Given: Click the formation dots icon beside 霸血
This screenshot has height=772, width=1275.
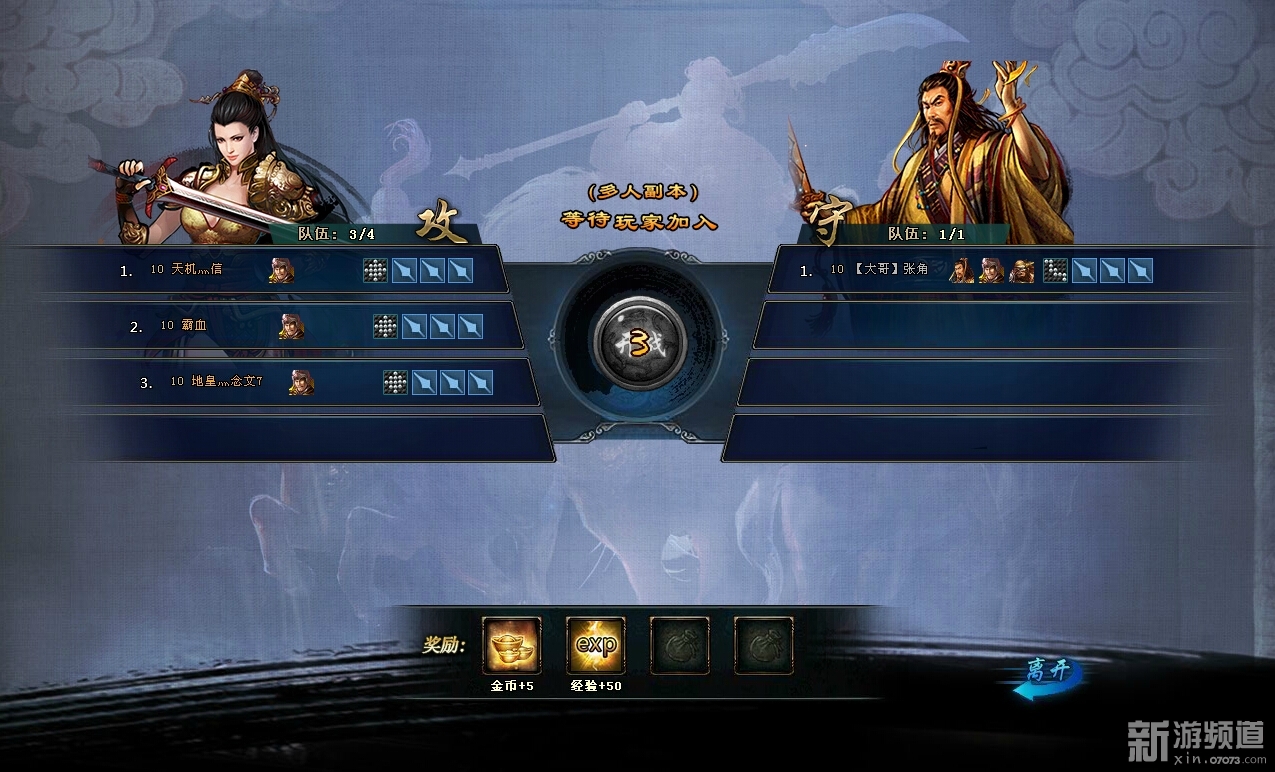Looking at the screenshot, I should [x=385, y=326].
